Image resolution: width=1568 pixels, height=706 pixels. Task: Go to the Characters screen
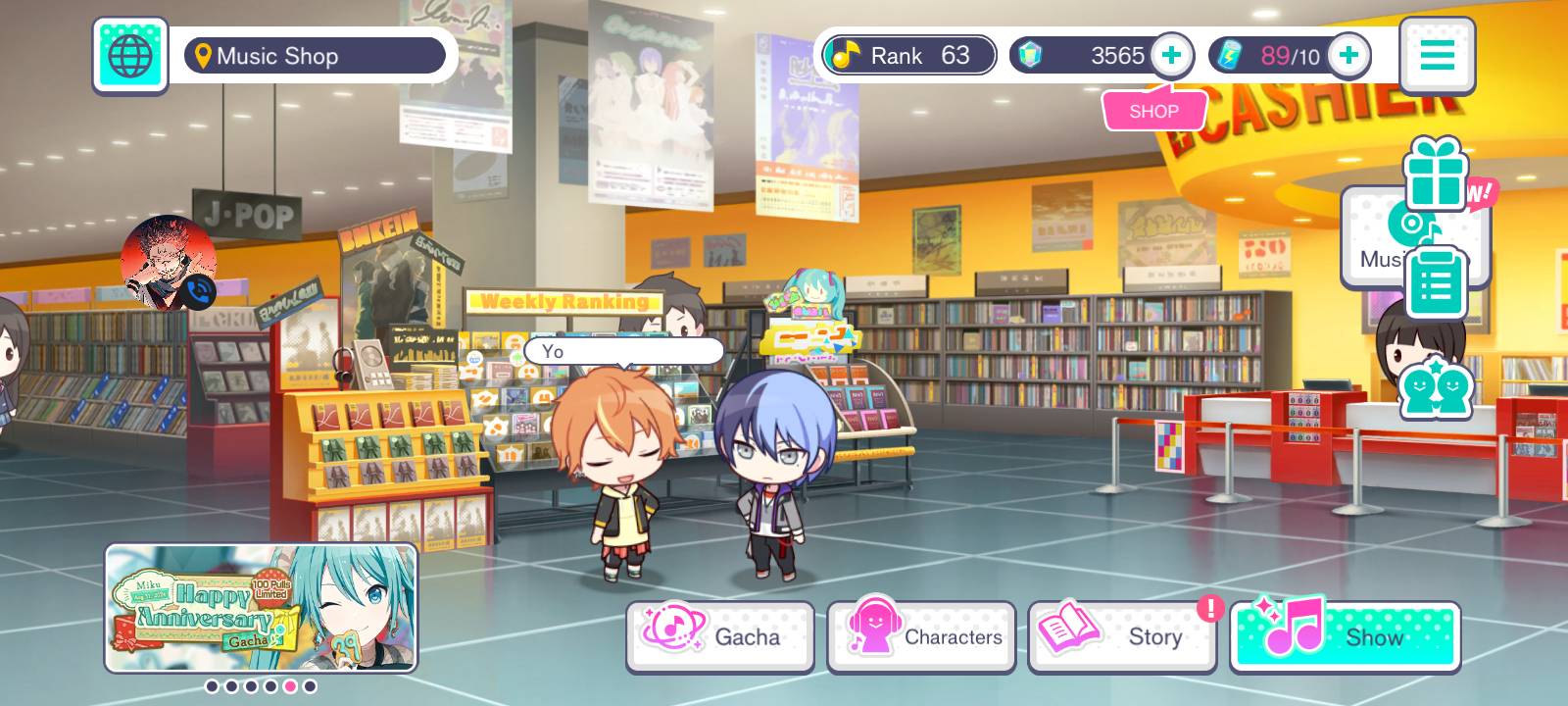pyautogui.click(x=921, y=636)
